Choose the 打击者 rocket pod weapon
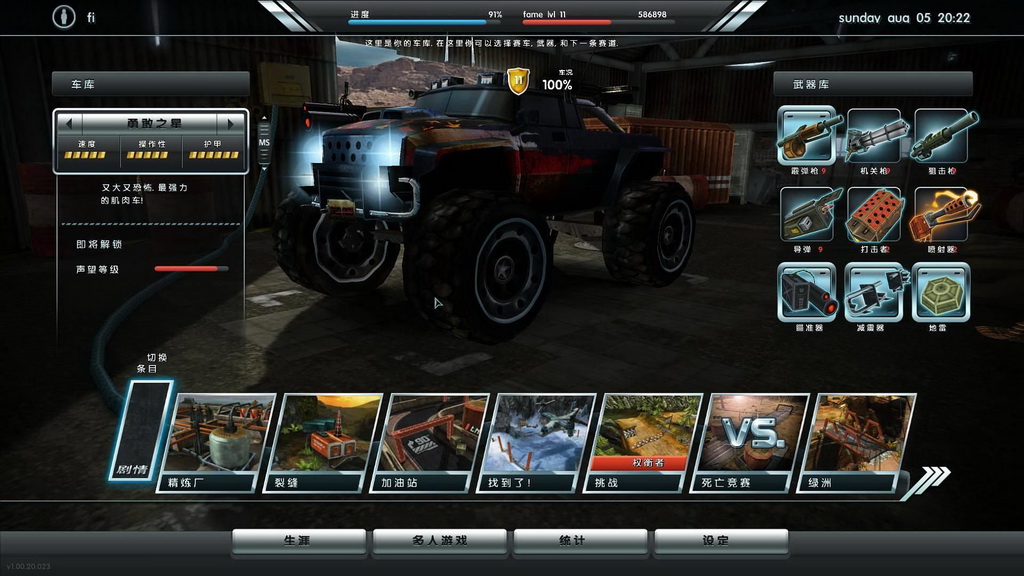Image resolution: width=1024 pixels, height=576 pixels. coord(874,214)
